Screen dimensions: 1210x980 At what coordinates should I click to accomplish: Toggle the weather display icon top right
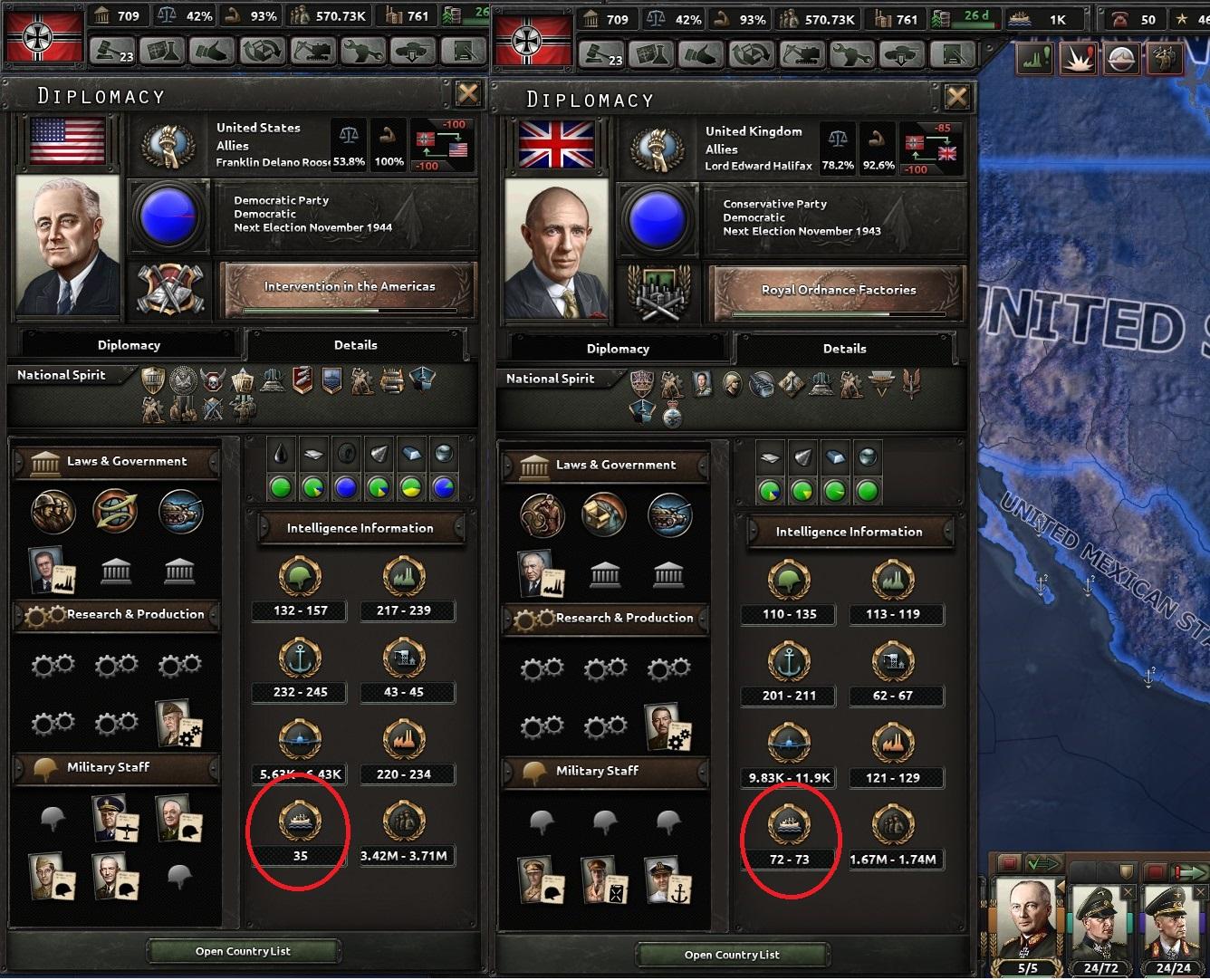[x=1119, y=58]
